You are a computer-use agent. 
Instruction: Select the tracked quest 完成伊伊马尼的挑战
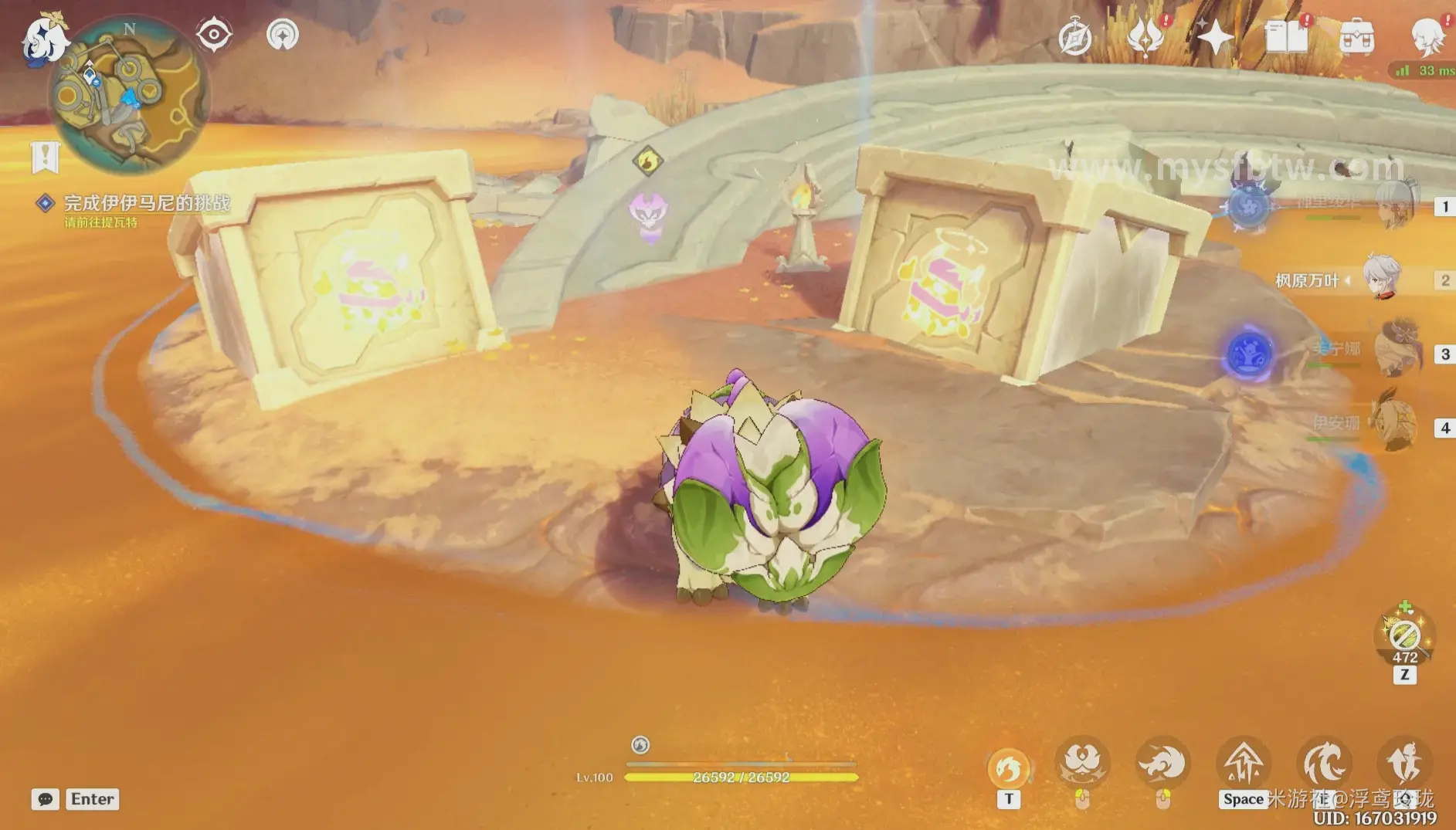click(x=146, y=203)
